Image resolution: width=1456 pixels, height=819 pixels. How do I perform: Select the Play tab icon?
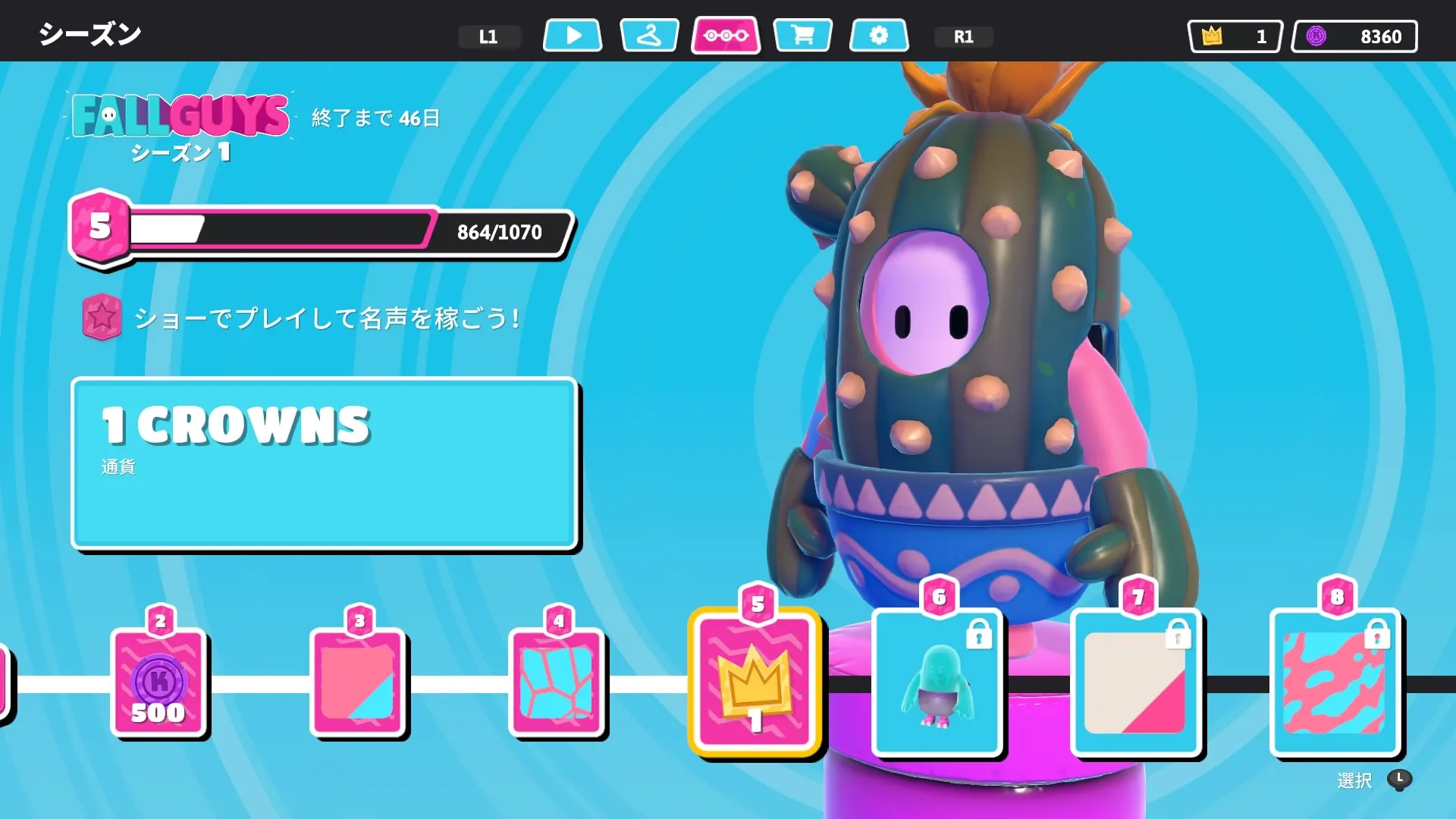point(573,34)
